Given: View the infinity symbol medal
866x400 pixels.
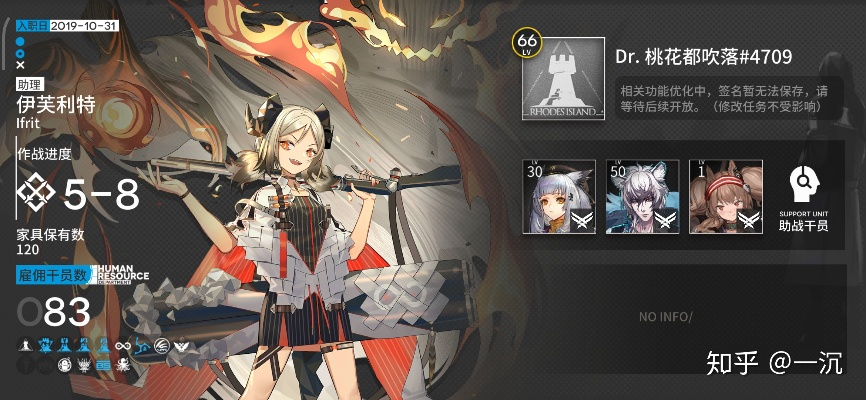Looking at the screenshot, I should 124,346.
